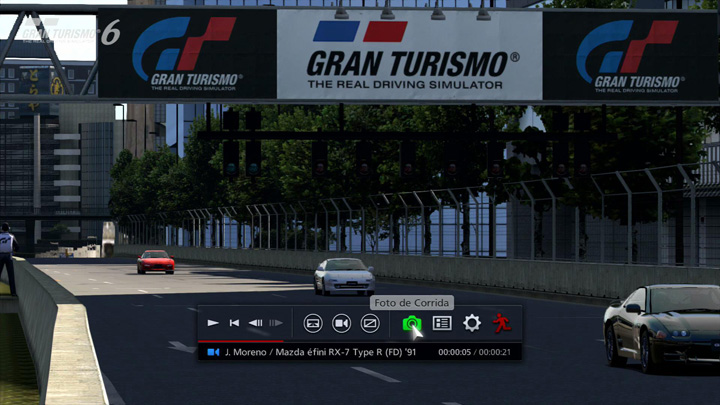
Task: Play the replay
Action: (213, 323)
